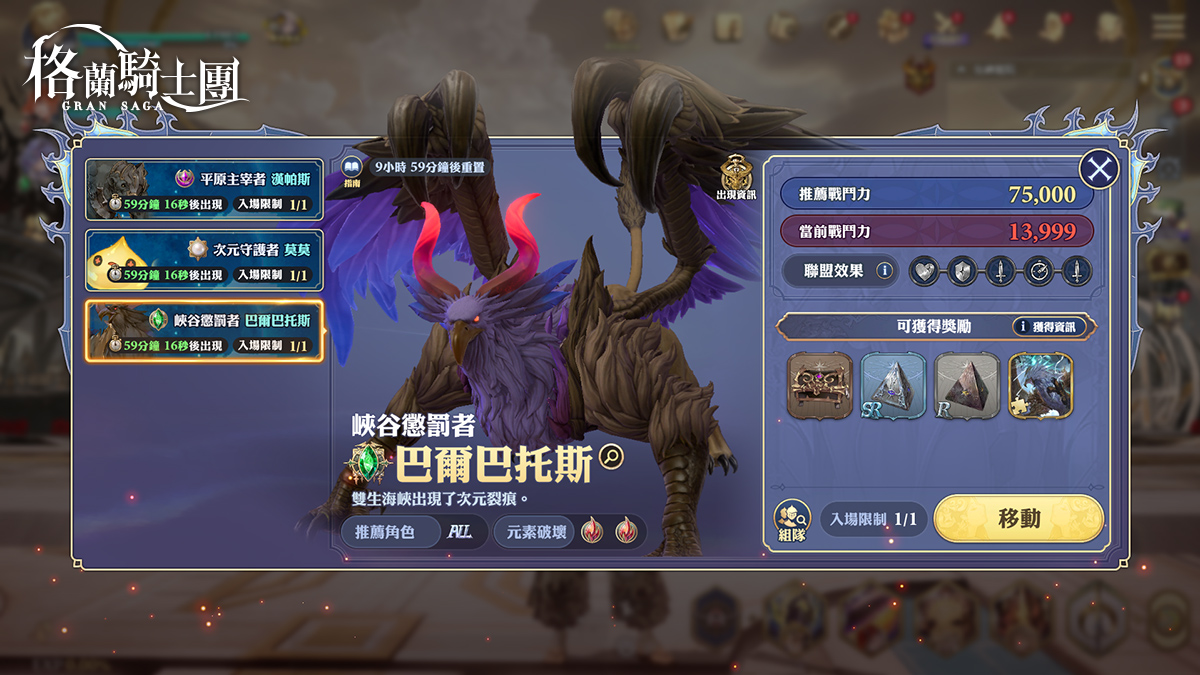View 獲得資訊 reward details
This screenshot has width=1200, height=675.
point(1054,326)
